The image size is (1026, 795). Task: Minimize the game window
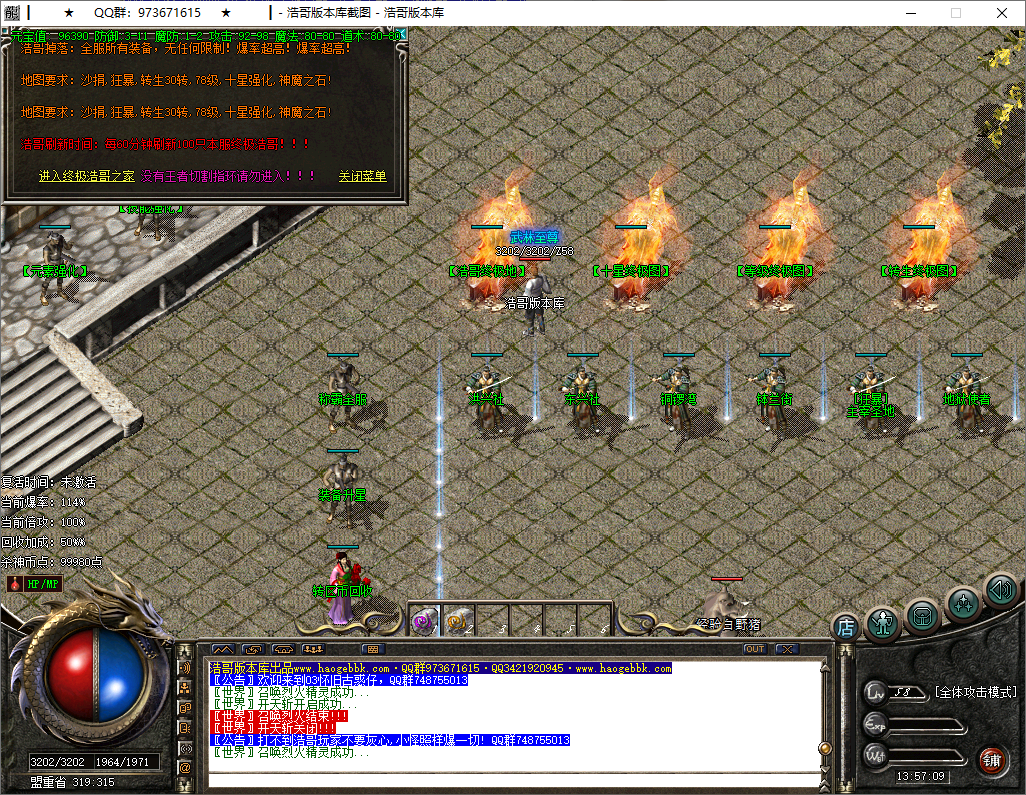tap(909, 13)
